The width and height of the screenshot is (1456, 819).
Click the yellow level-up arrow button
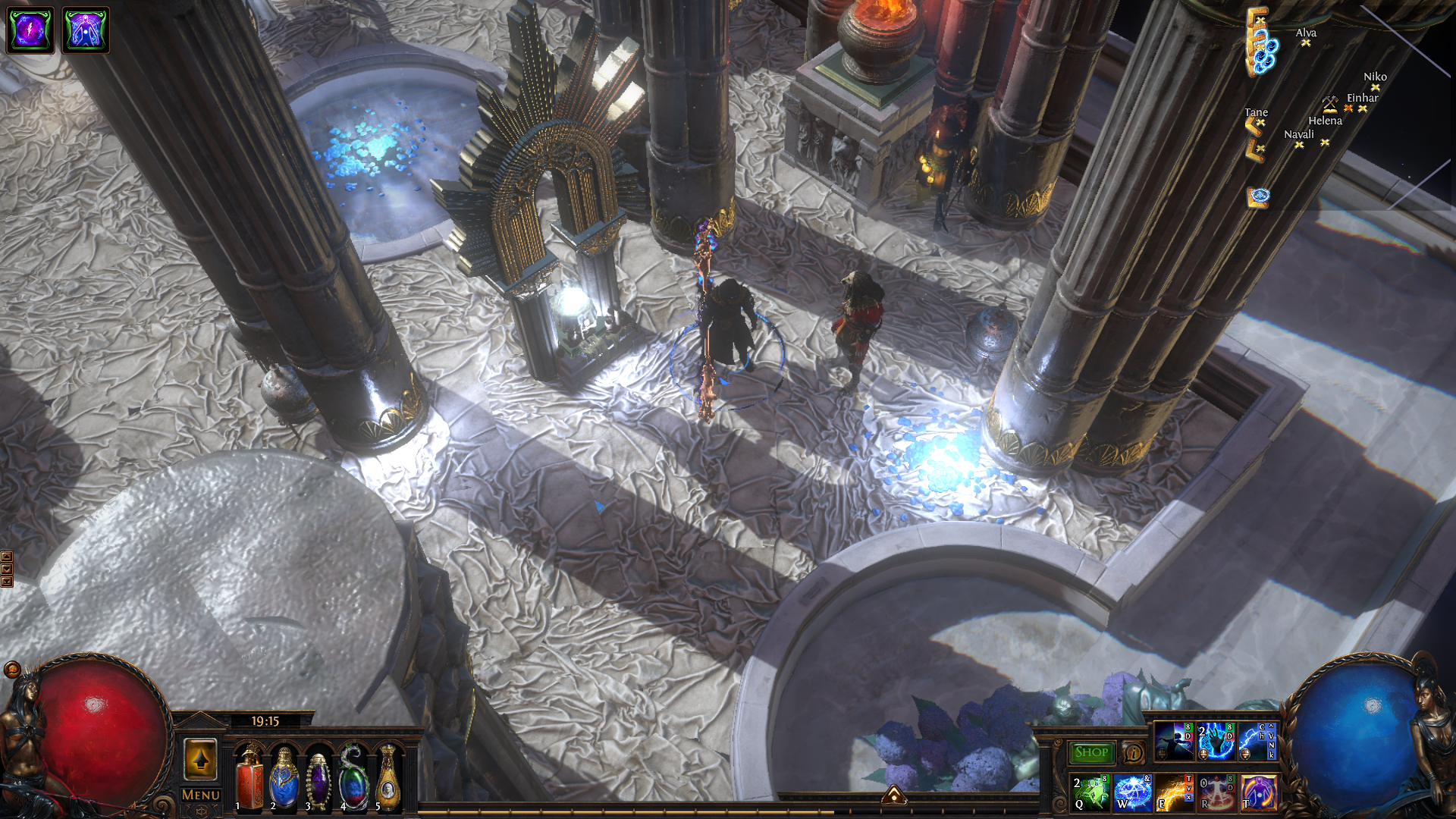point(201,759)
